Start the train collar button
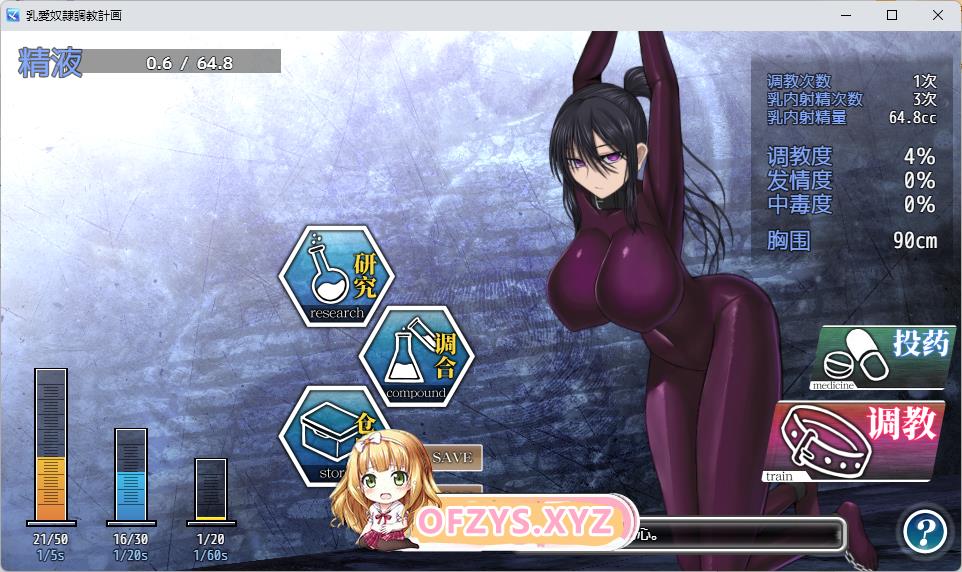This screenshot has width=962, height=572. [x=858, y=442]
